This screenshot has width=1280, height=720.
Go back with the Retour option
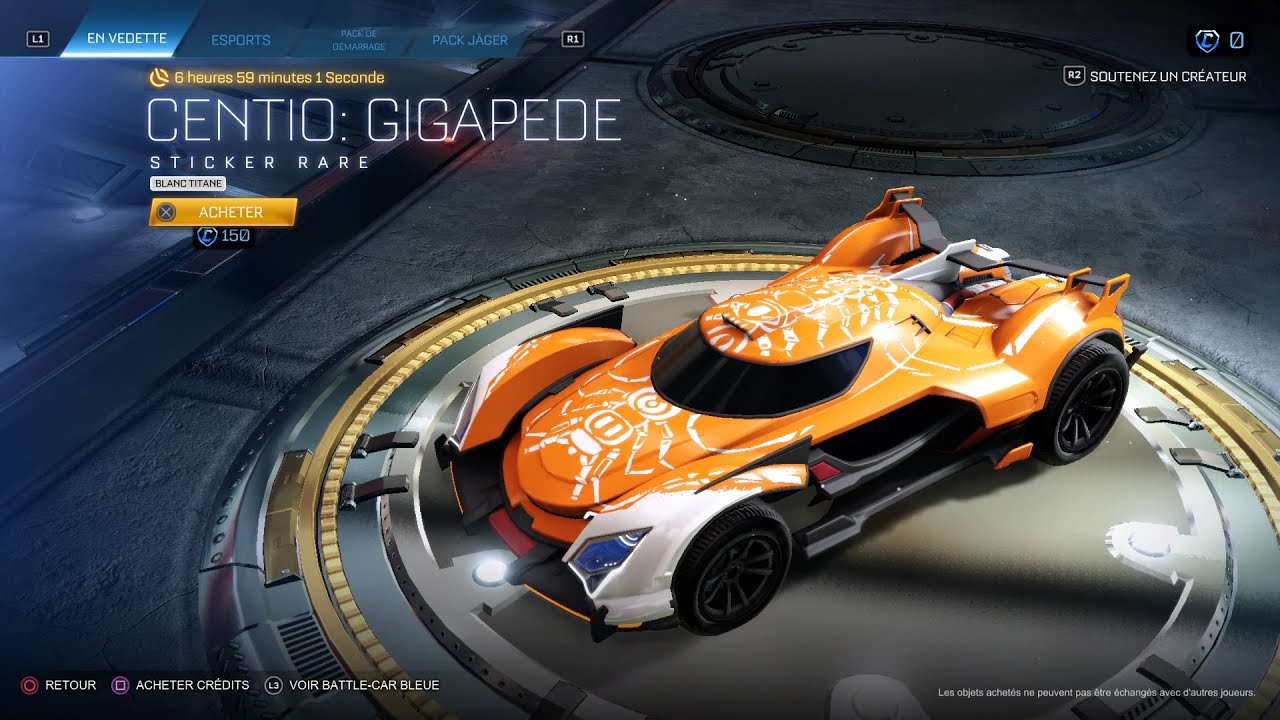tap(70, 685)
